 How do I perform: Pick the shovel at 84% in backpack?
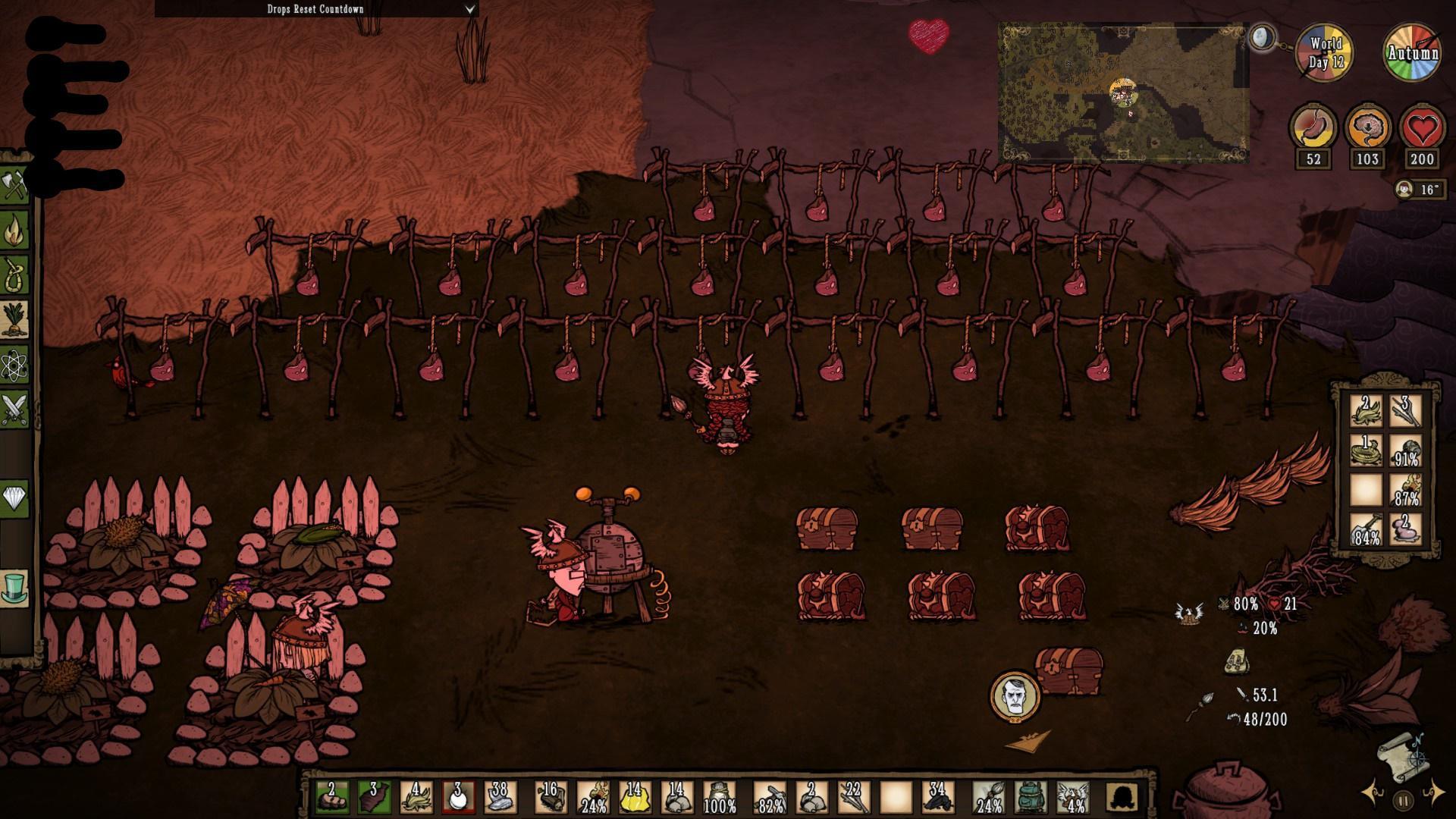(1366, 529)
